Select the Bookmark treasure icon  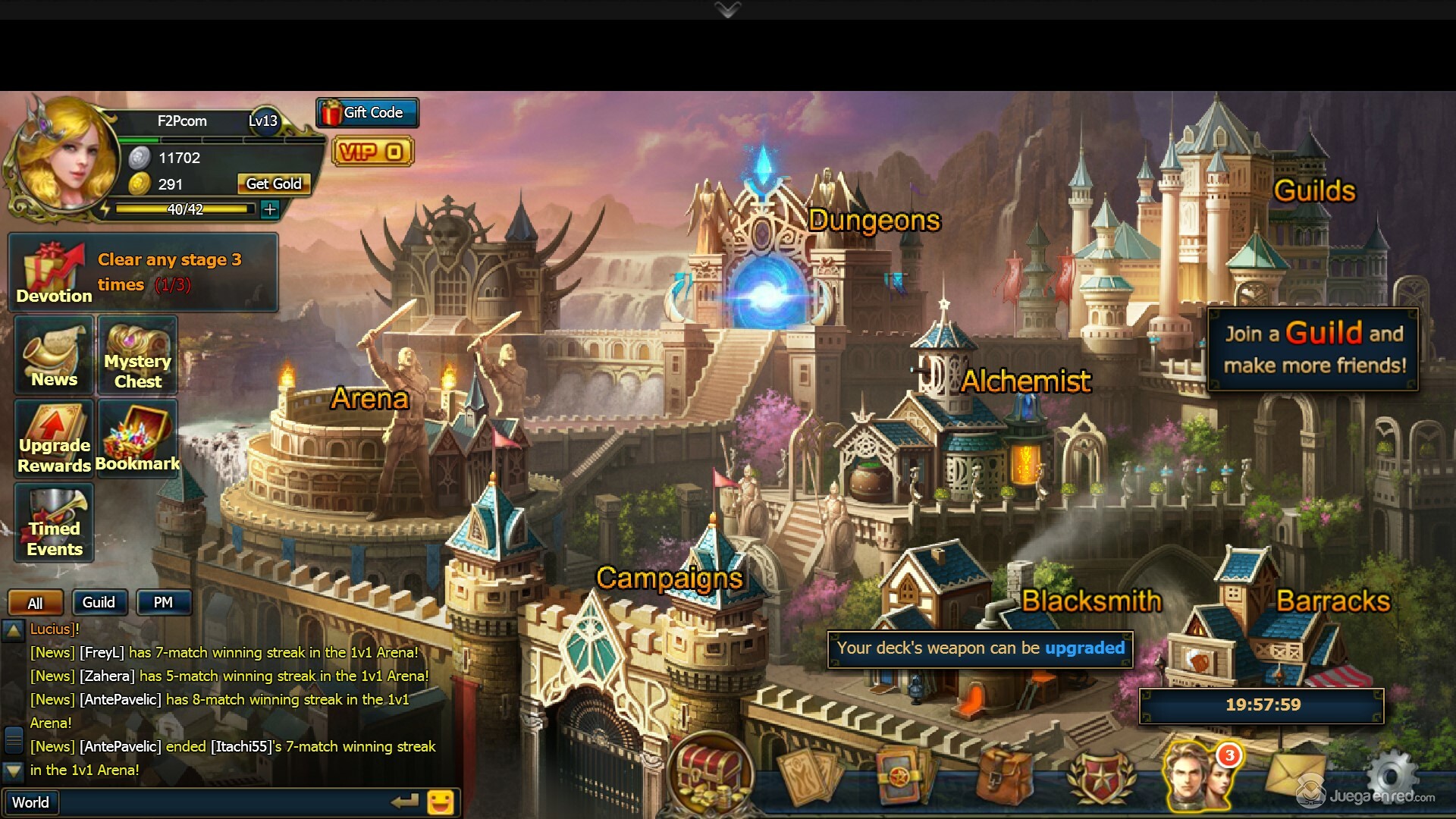click(x=137, y=439)
